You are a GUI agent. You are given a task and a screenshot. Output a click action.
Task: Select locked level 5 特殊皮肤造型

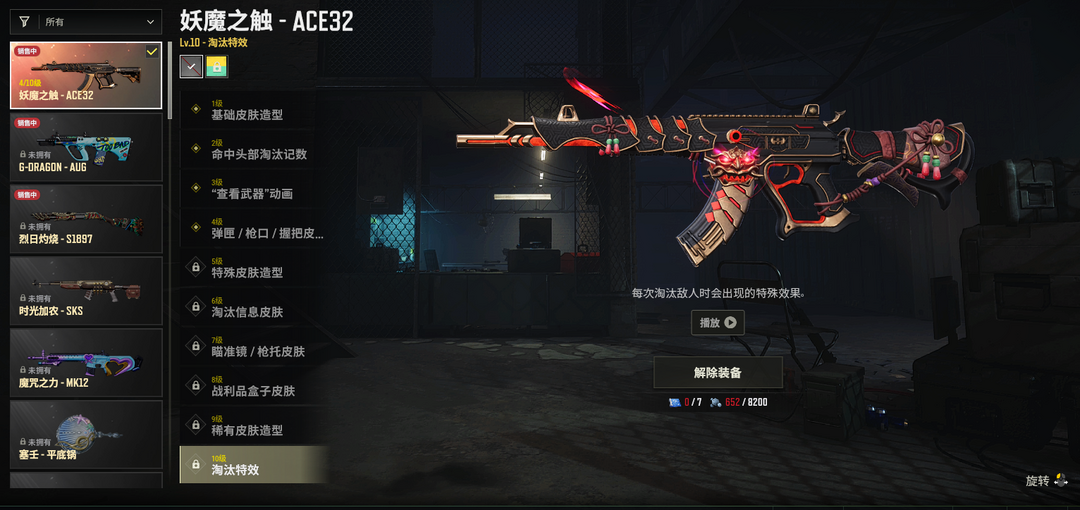tap(254, 268)
